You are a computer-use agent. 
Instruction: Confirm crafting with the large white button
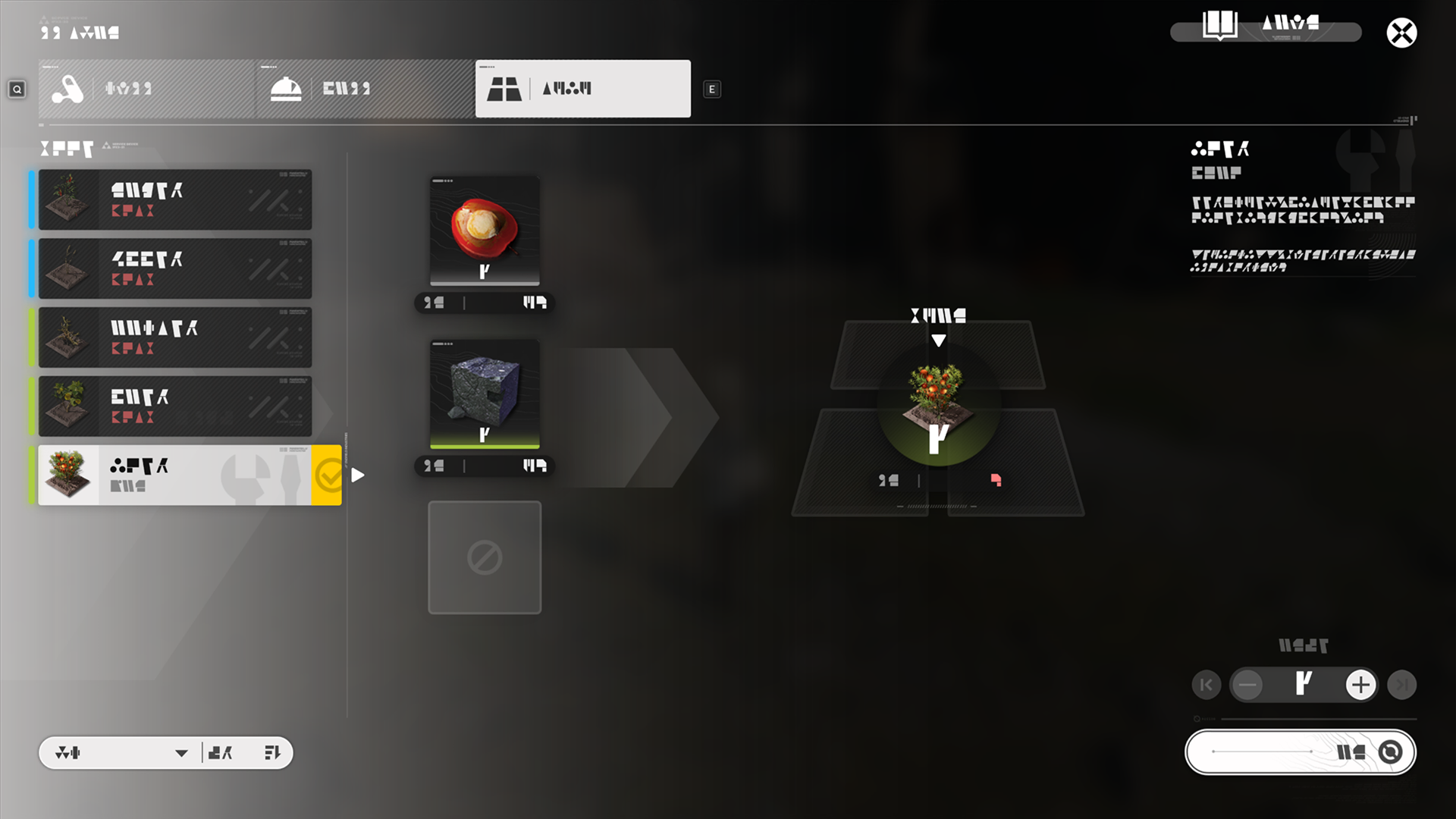[1300, 752]
